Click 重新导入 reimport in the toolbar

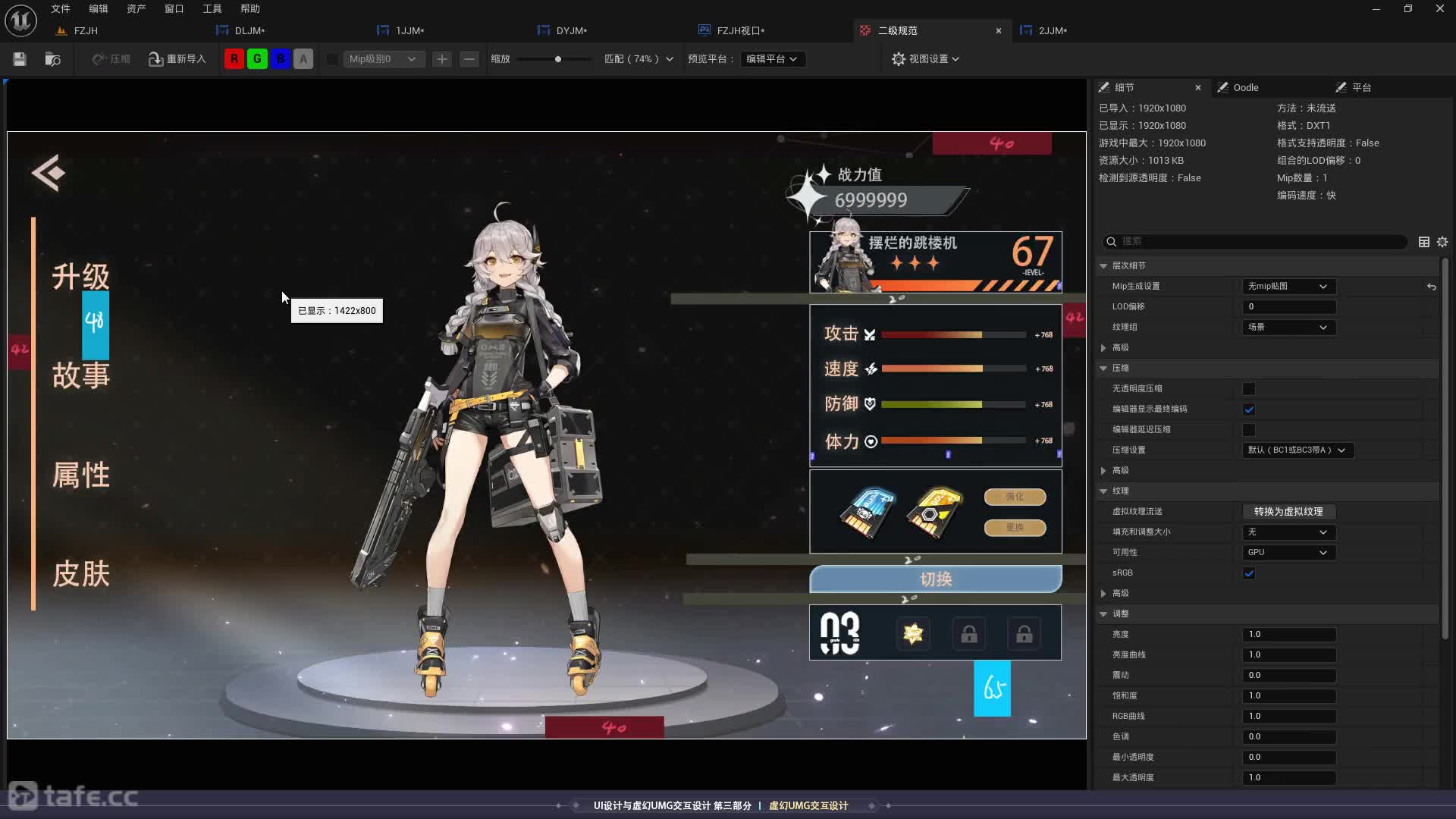177,59
